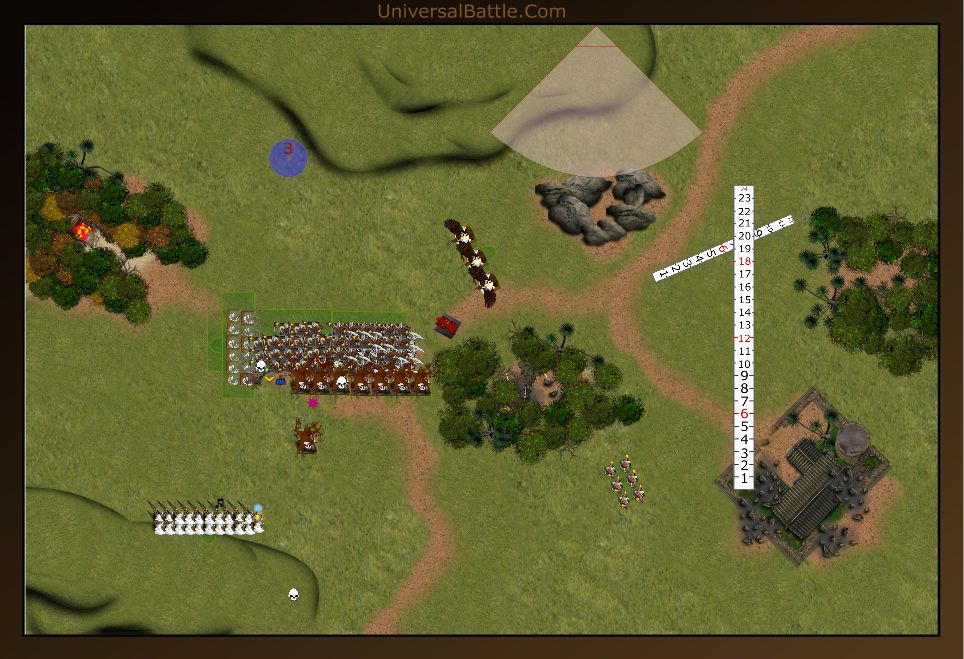Screen dimensions: 964x659
Task: Select the blue circular counter marked 3
Action: (288, 158)
